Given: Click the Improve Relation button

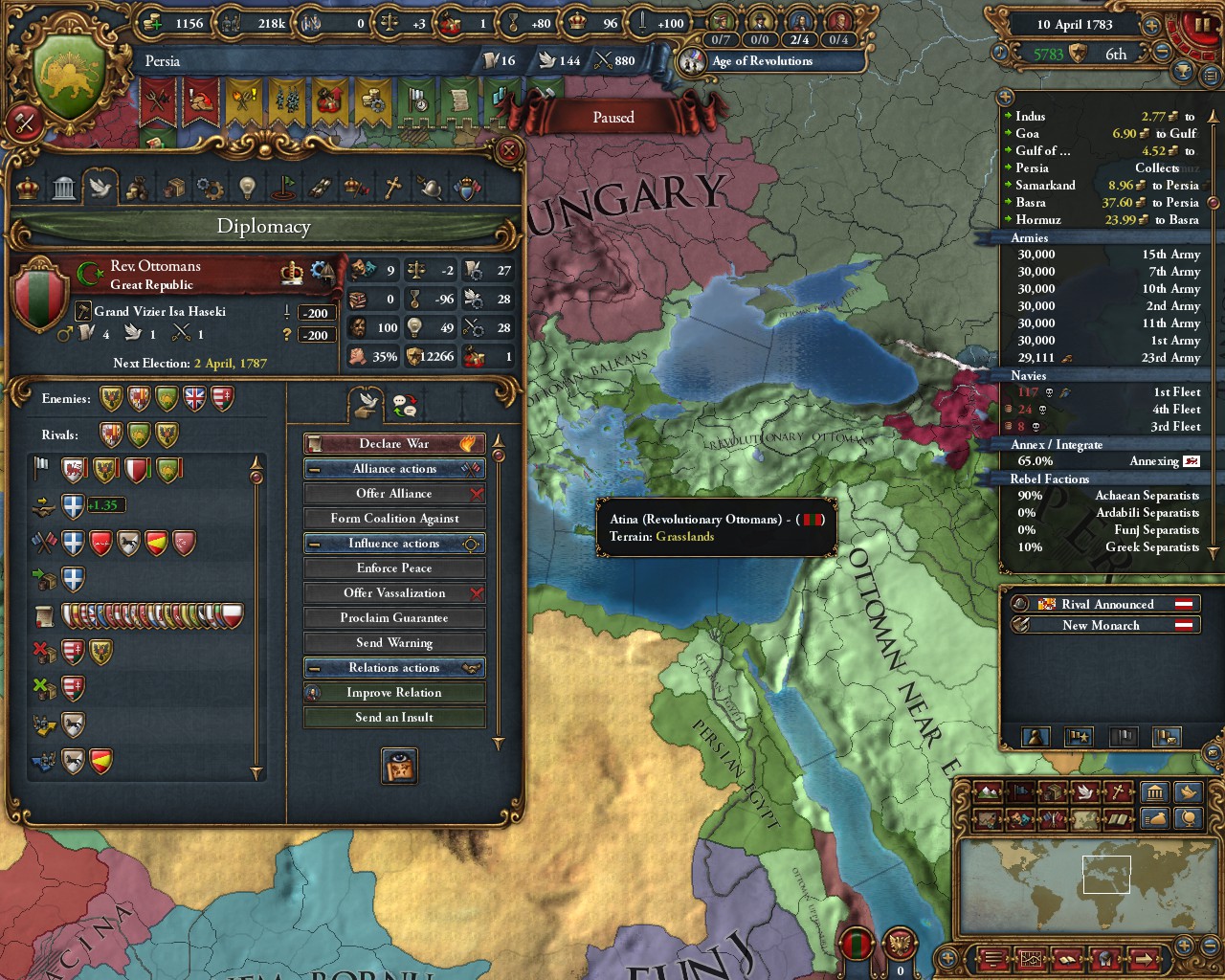Looking at the screenshot, I should (x=394, y=692).
